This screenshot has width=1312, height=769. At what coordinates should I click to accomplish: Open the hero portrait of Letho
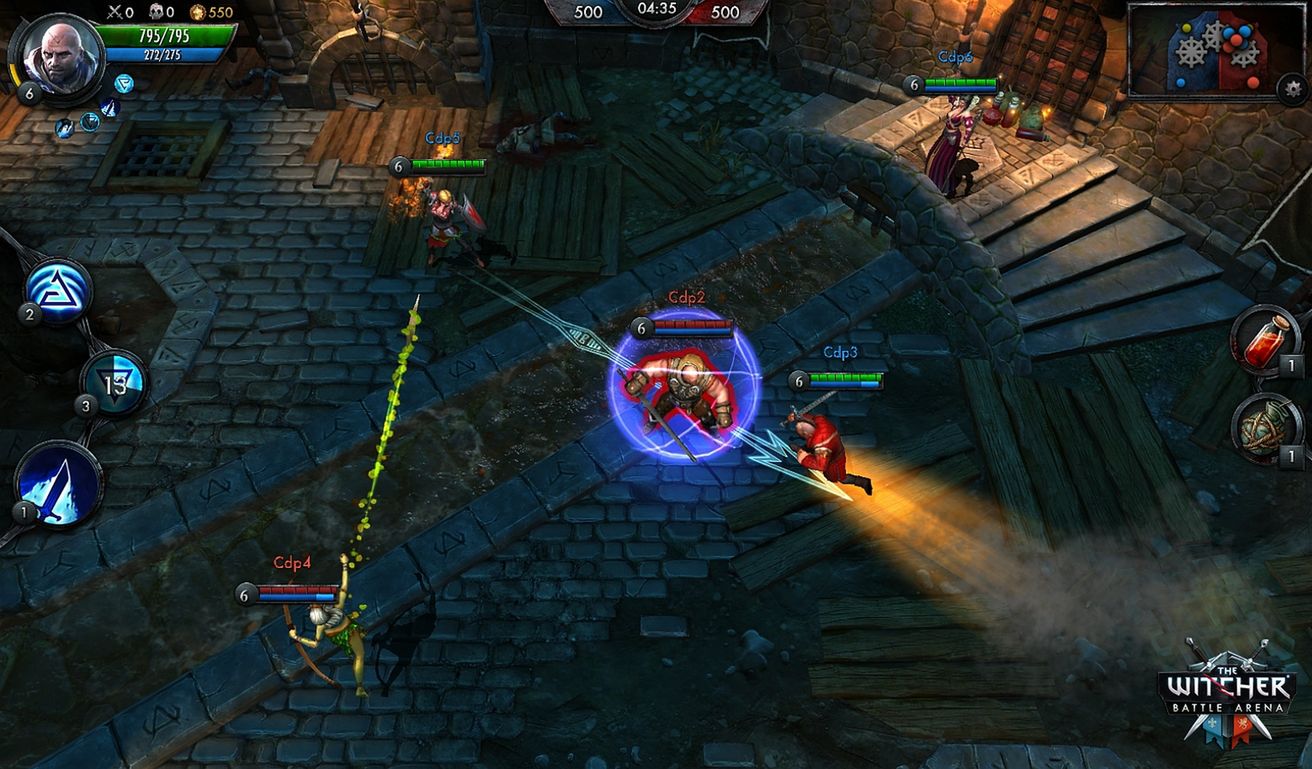click(60, 58)
